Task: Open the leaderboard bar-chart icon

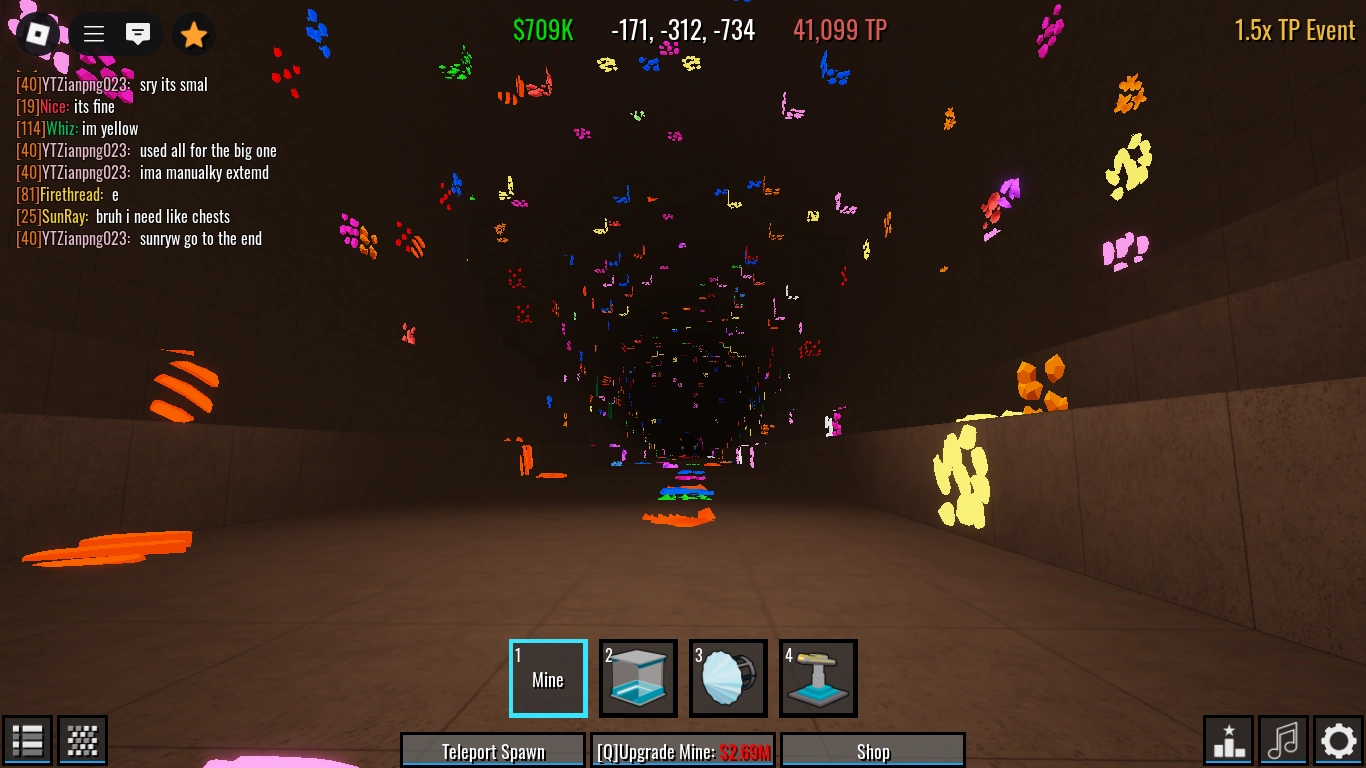Action: (x=1227, y=740)
